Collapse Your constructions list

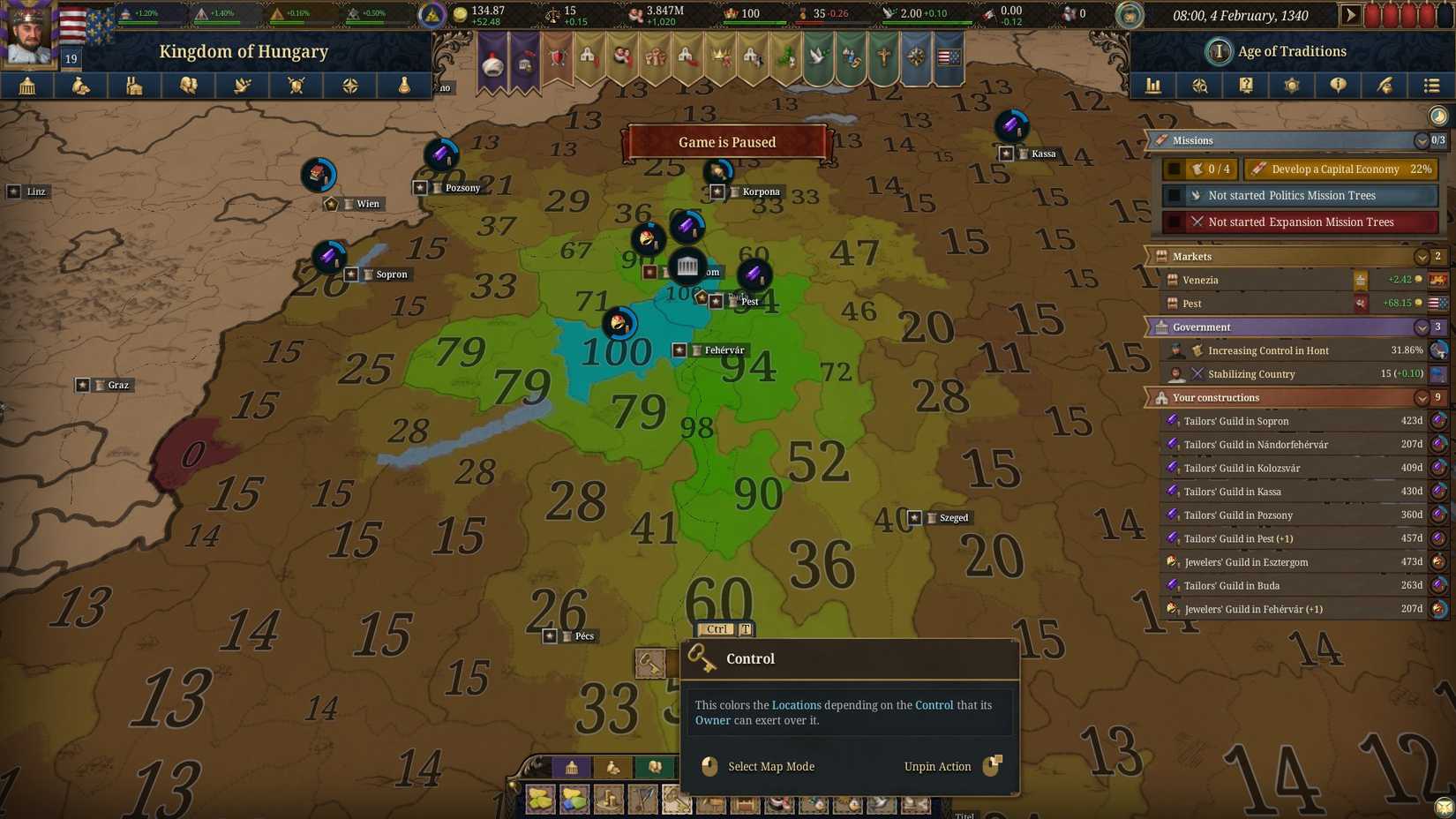1422,397
